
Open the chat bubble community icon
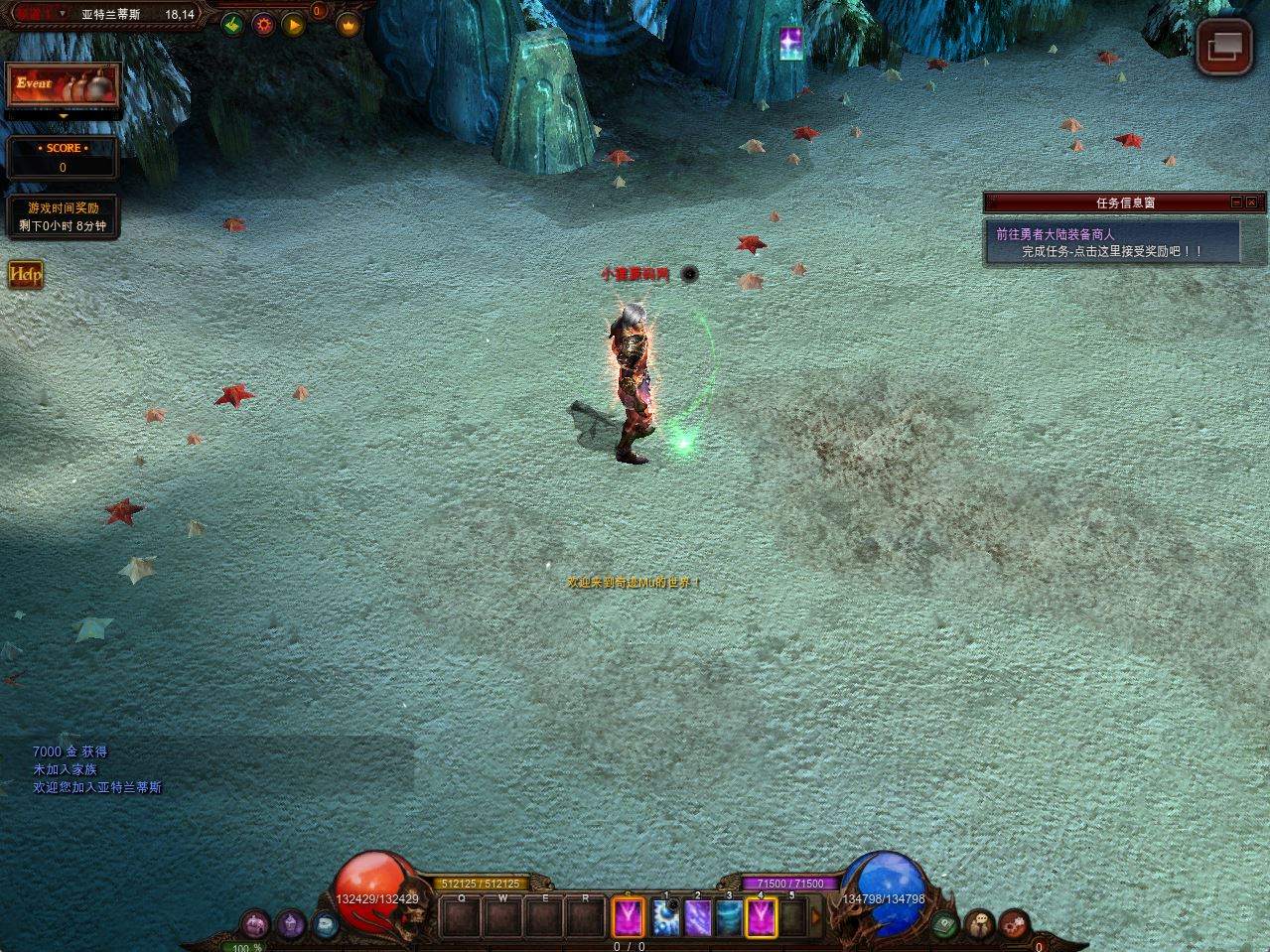point(979,924)
